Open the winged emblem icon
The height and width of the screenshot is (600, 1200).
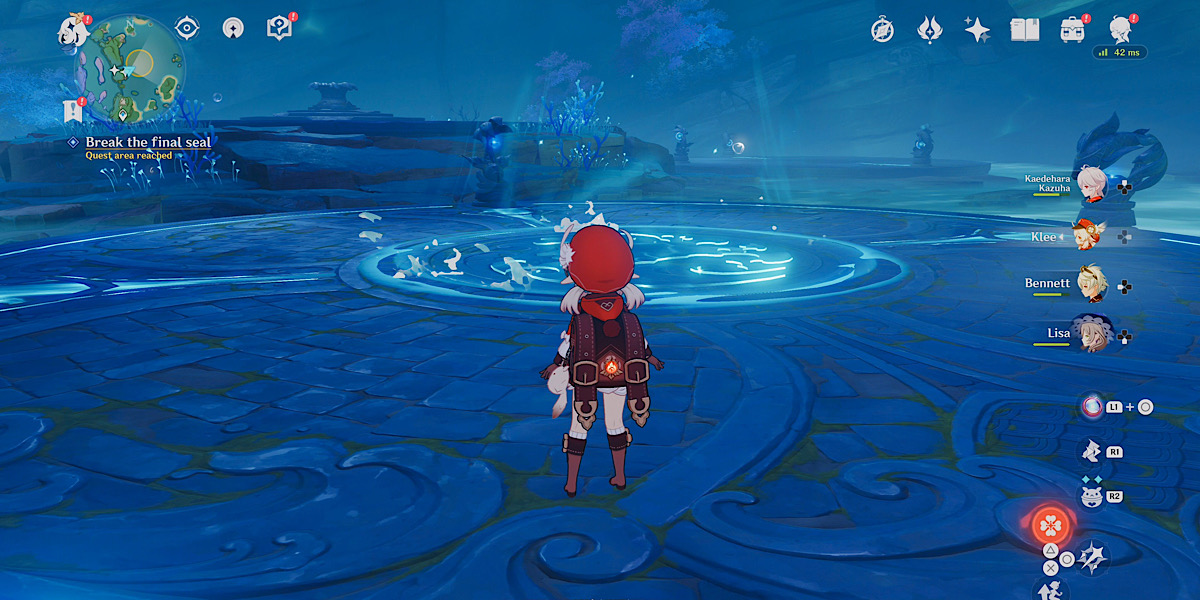pyautogui.click(x=929, y=30)
